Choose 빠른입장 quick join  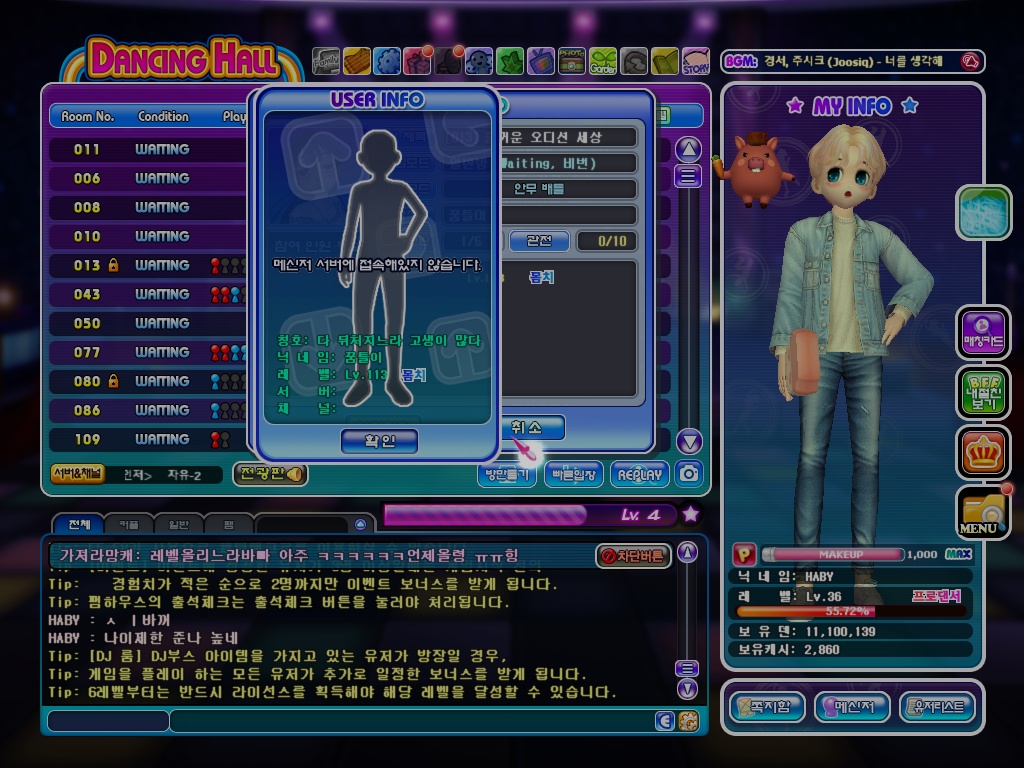573,474
